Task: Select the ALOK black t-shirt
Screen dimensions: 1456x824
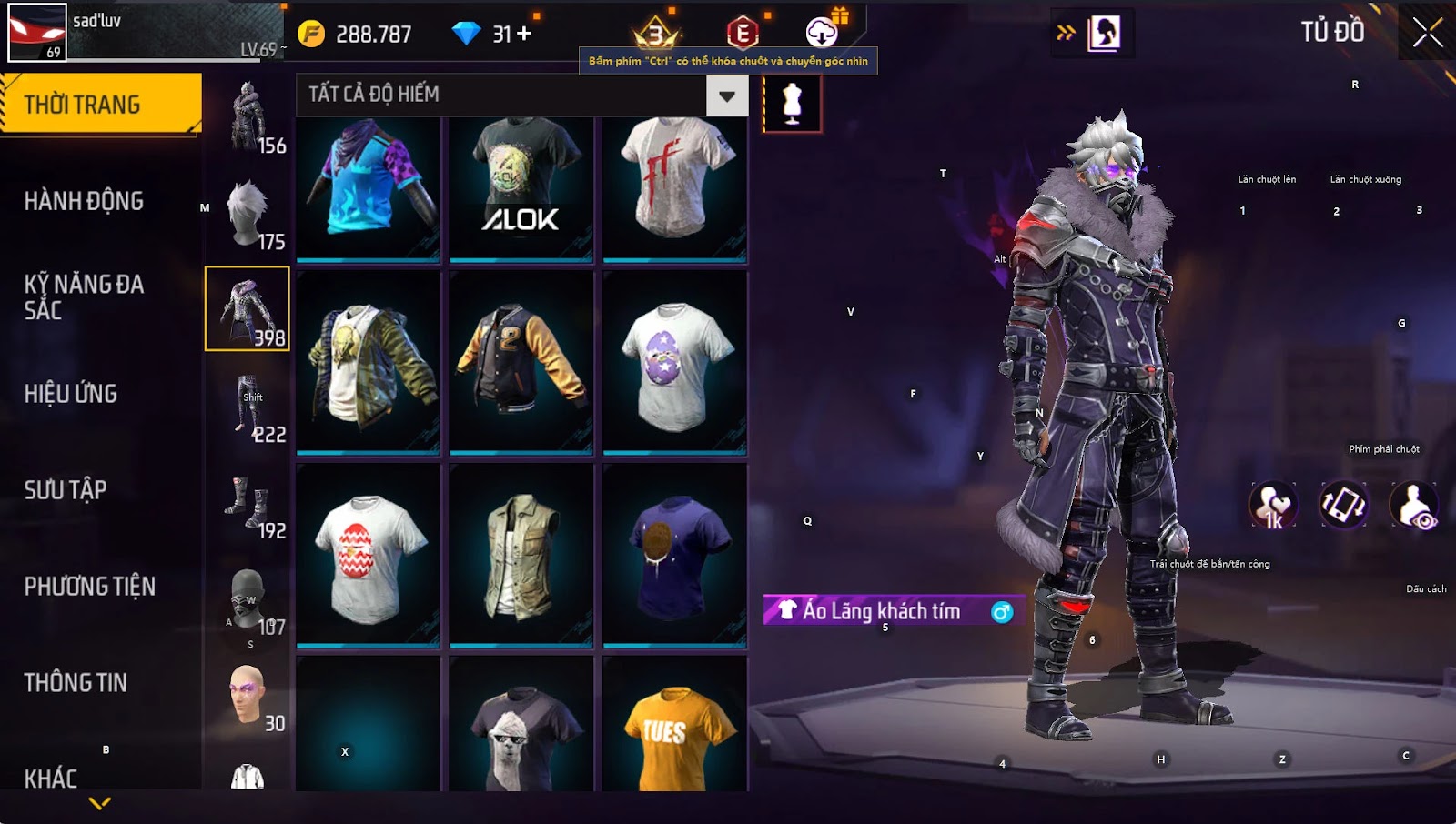Action: [521, 189]
